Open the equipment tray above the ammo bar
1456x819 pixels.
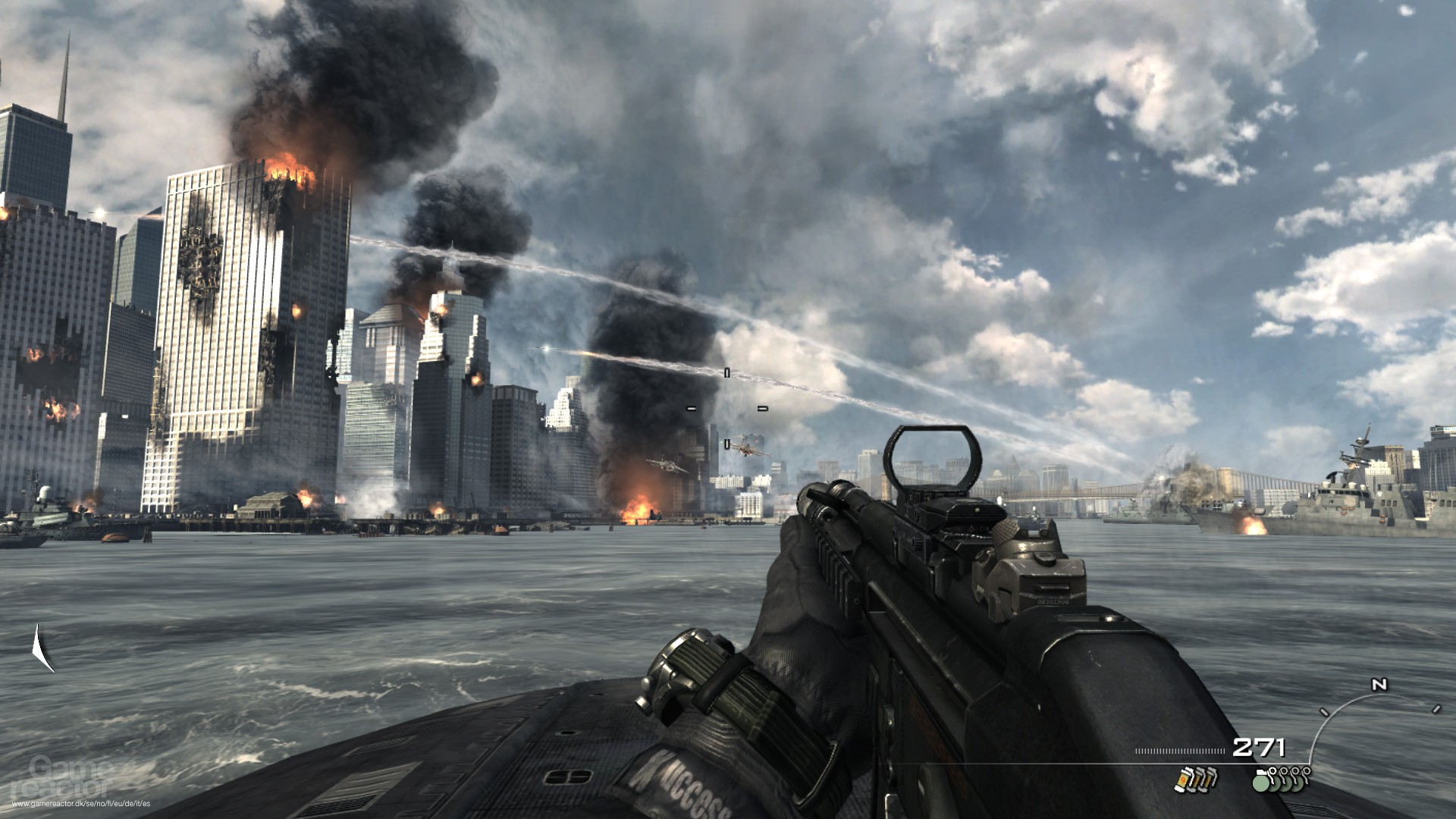[1244, 781]
